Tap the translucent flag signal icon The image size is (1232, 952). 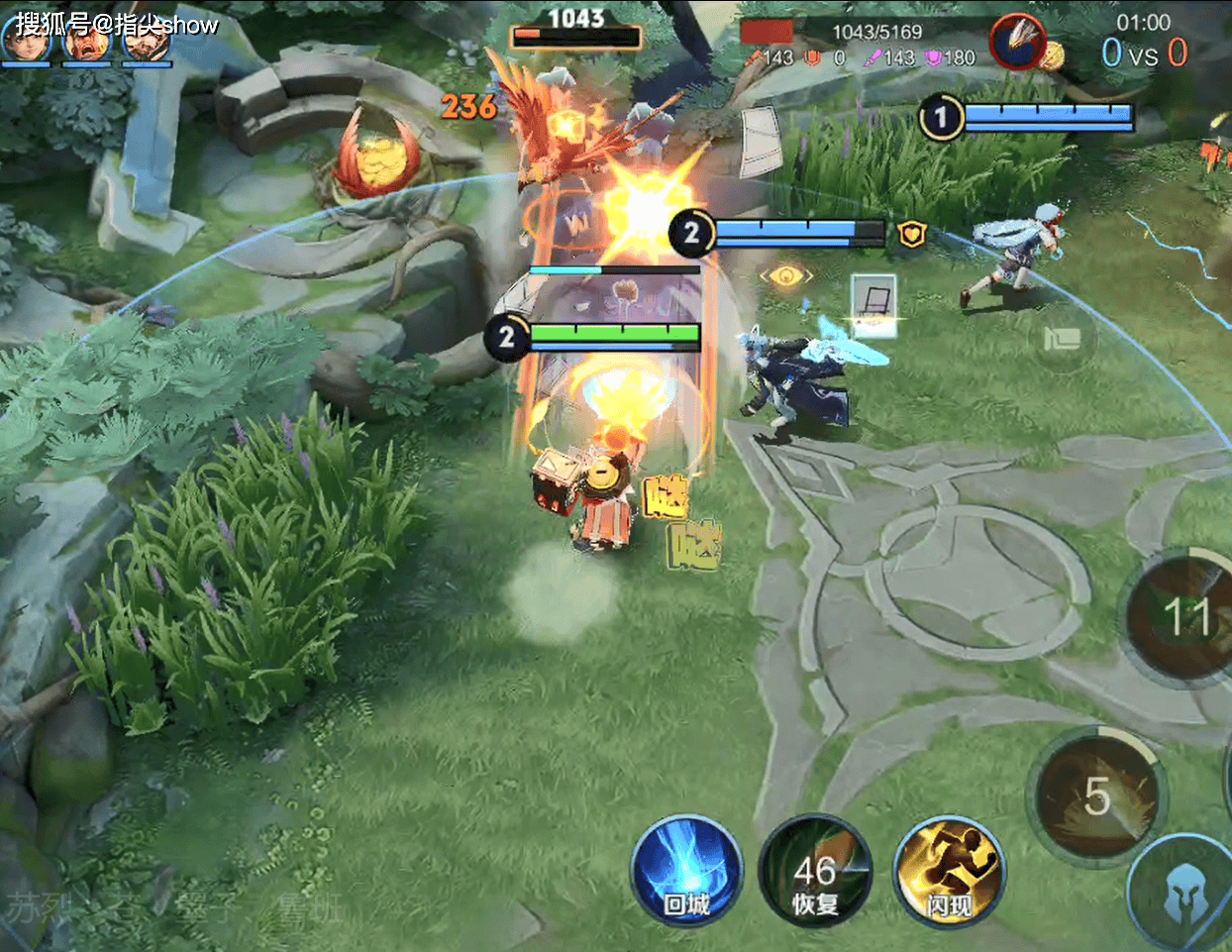pos(1061,339)
